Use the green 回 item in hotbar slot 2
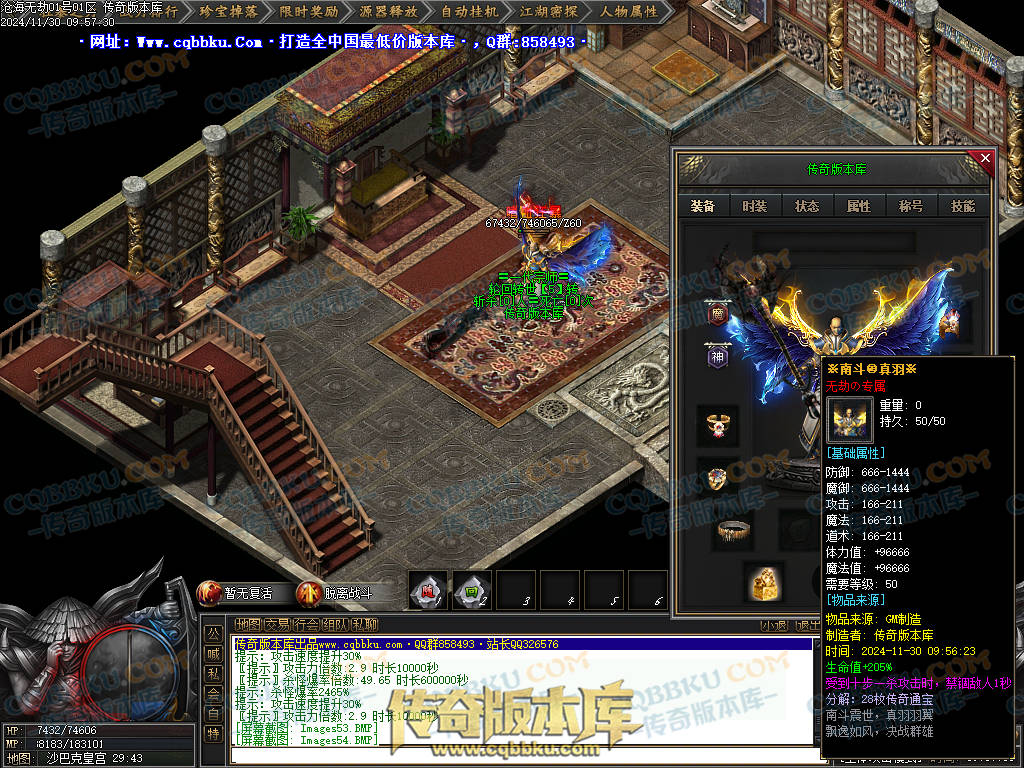Image resolution: width=1024 pixels, height=768 pixels. pyautogui.click(x=471, y=590)
